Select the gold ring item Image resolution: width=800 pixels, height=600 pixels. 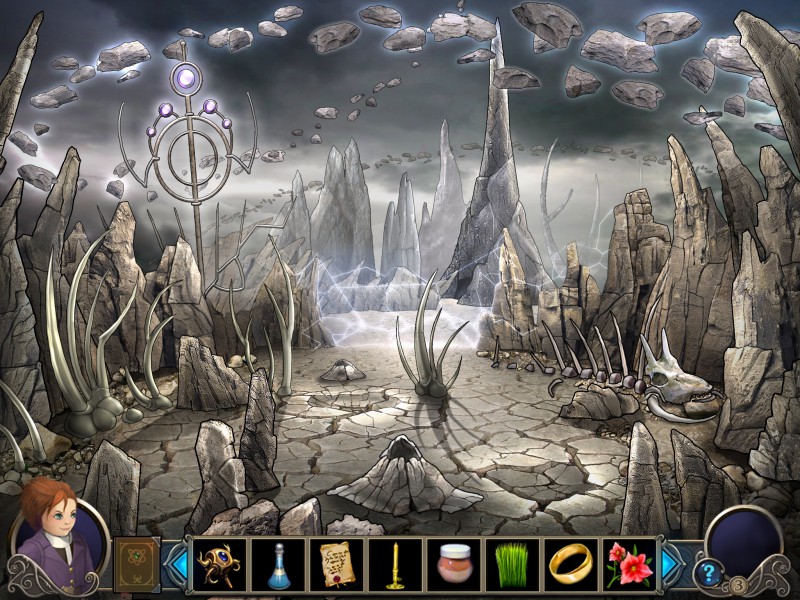click(x=570, y=565)
